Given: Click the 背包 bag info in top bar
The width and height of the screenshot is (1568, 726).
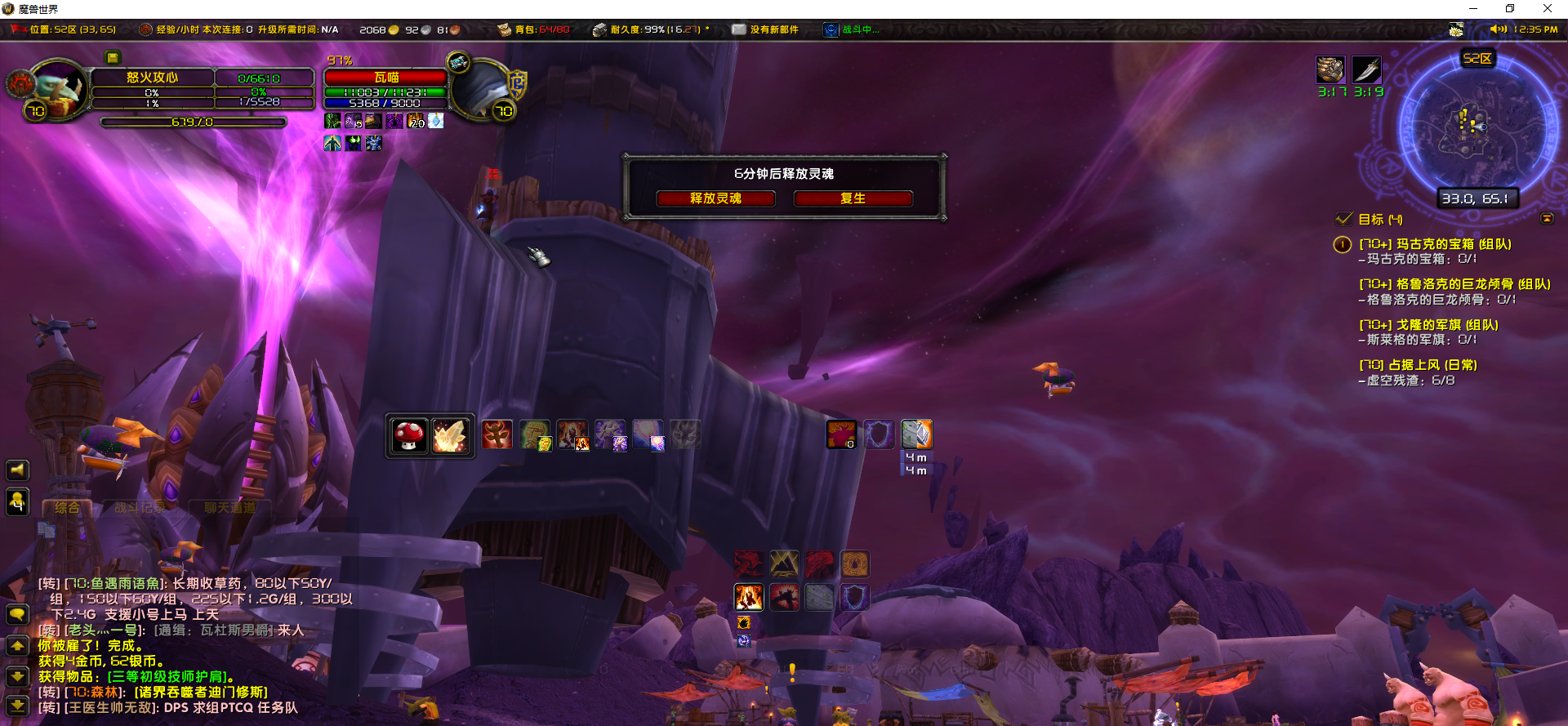Looking at the screenshot, I should coord(535,29).
